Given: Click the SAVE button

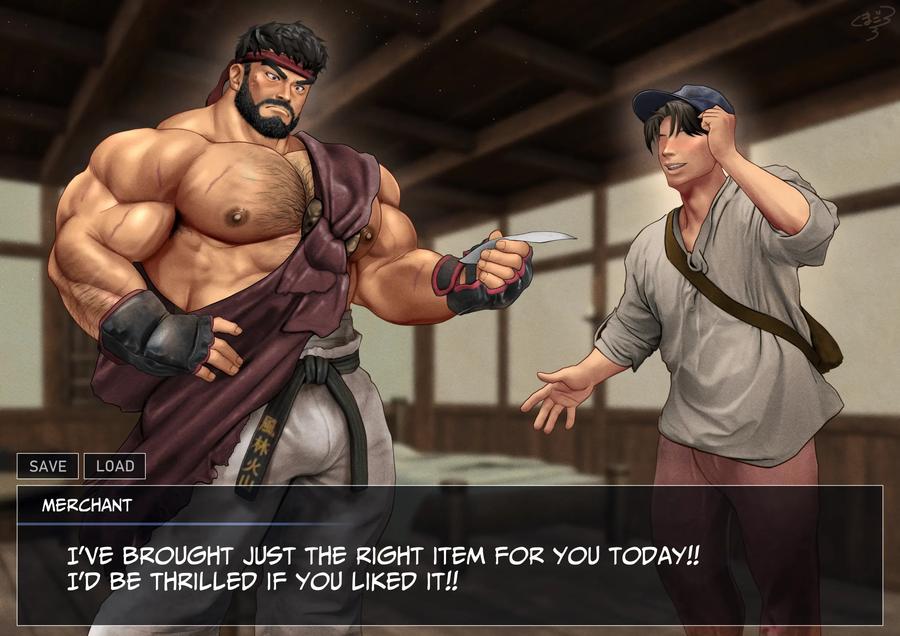Looking at the screenshot, I should pos(47,466).
